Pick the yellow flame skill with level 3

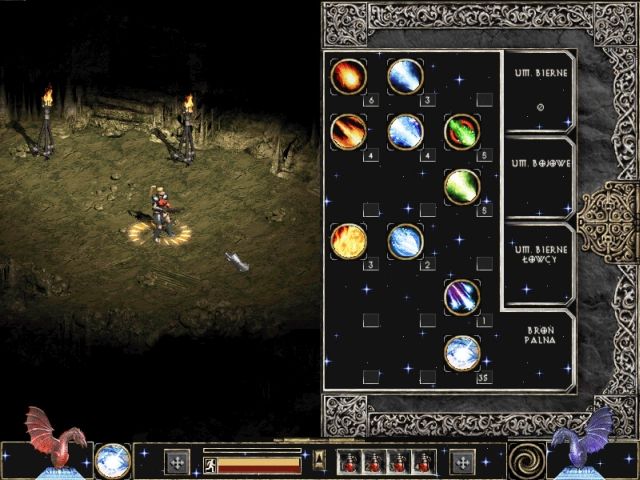(348, 241)
